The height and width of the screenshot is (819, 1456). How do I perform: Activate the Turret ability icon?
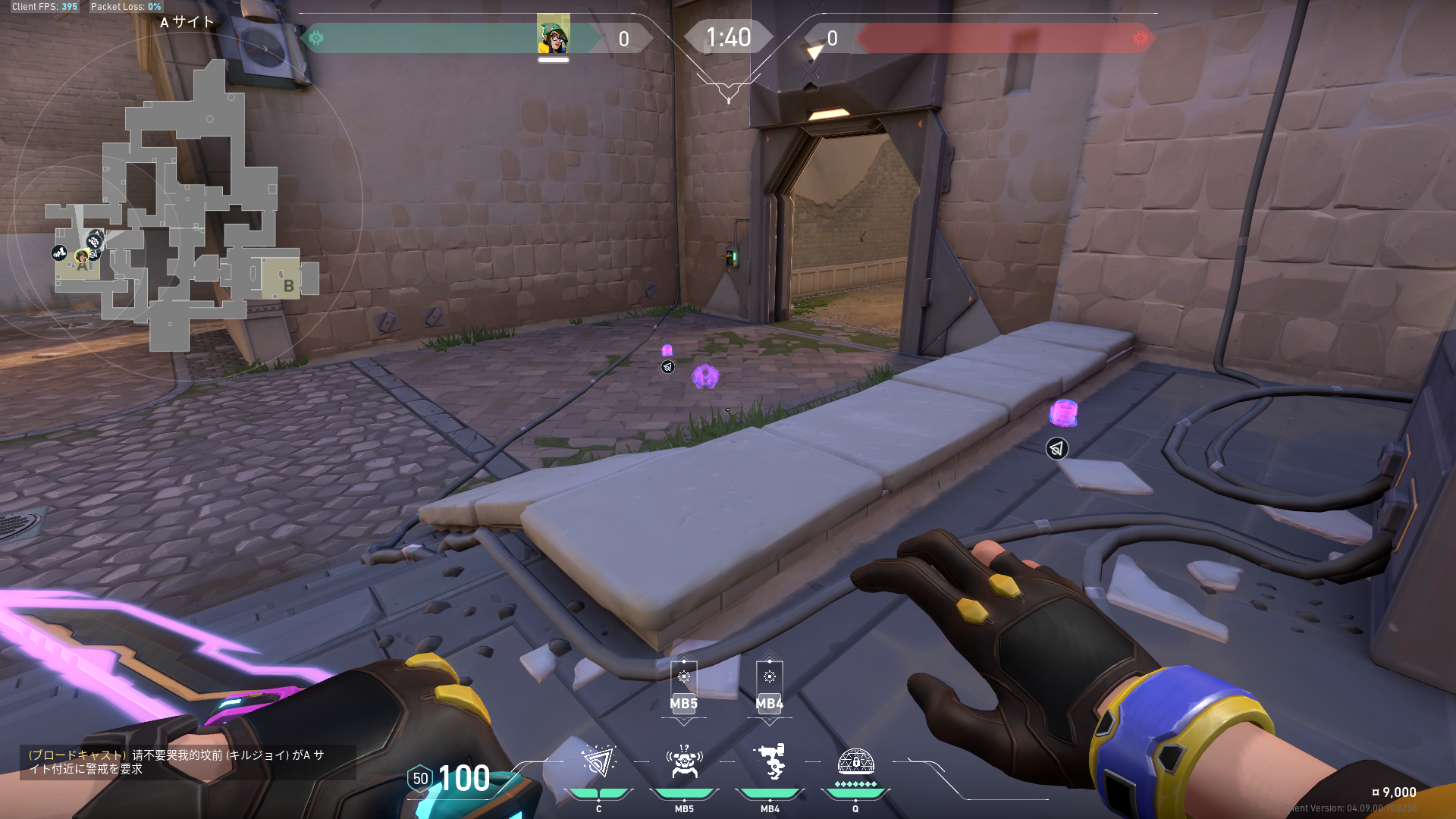[x=770, y=763]
